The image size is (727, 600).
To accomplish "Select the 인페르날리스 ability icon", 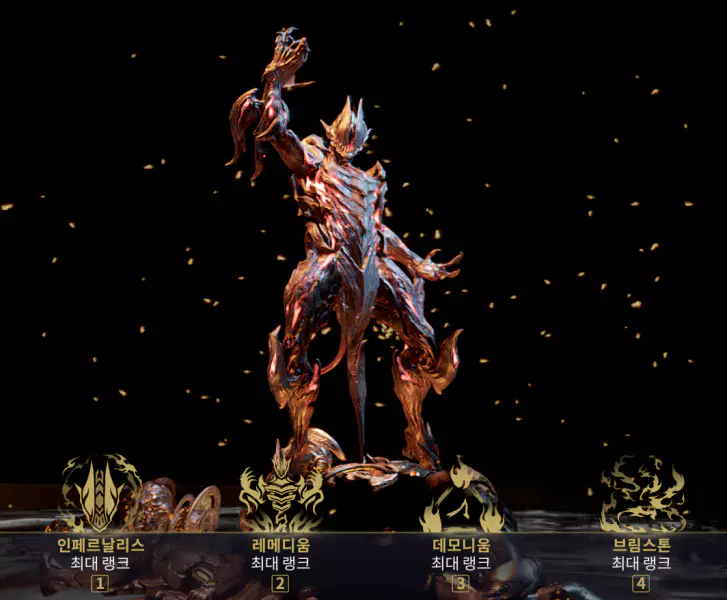I will tap(100, 493).
